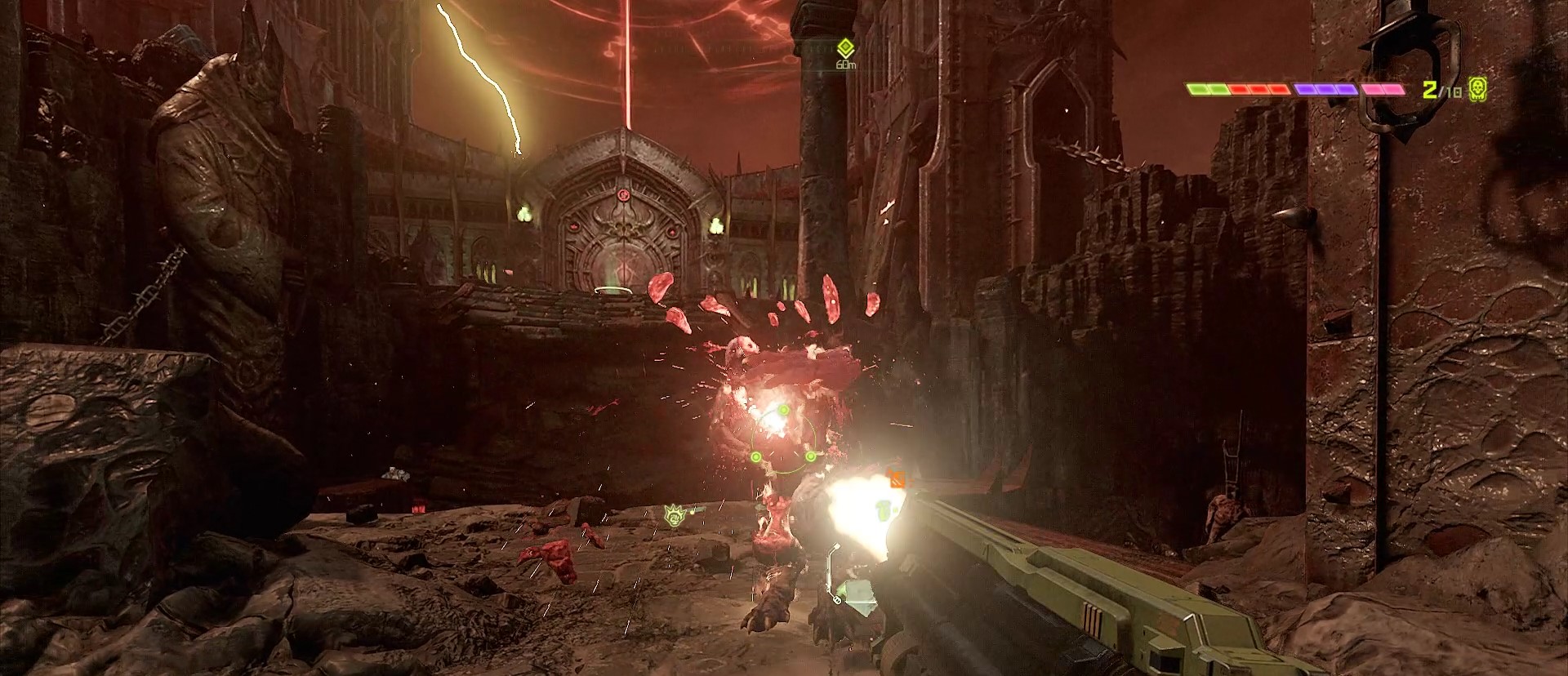1568x676 pixels.
Task: Click the yellow objective diamond waypoint marker
Action: pos(845,46)
